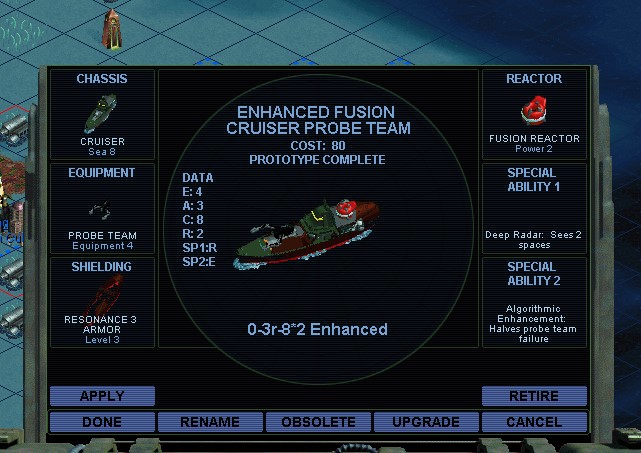This screenshot has height=453, width=641.
Task: Click the Done button
Action: click(x=102, y=422)
